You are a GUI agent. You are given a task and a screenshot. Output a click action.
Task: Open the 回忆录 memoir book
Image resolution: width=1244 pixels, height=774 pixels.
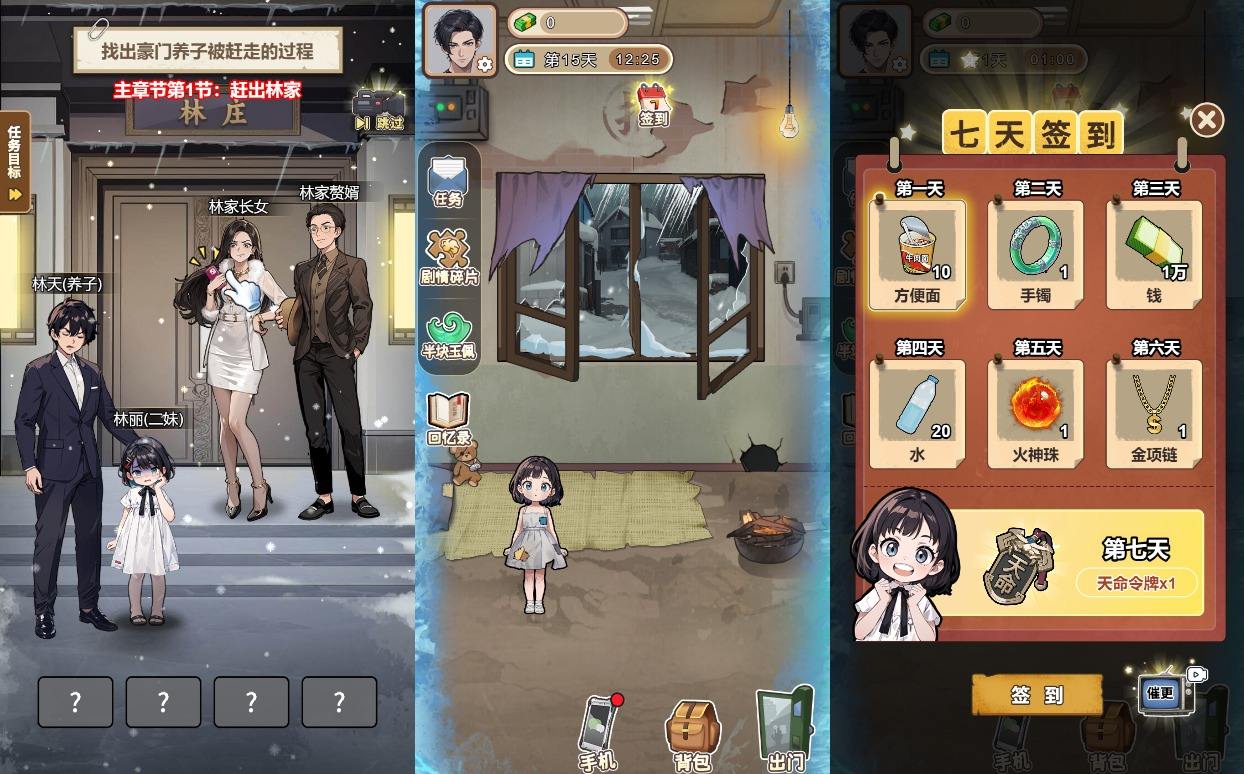point(448,417)
